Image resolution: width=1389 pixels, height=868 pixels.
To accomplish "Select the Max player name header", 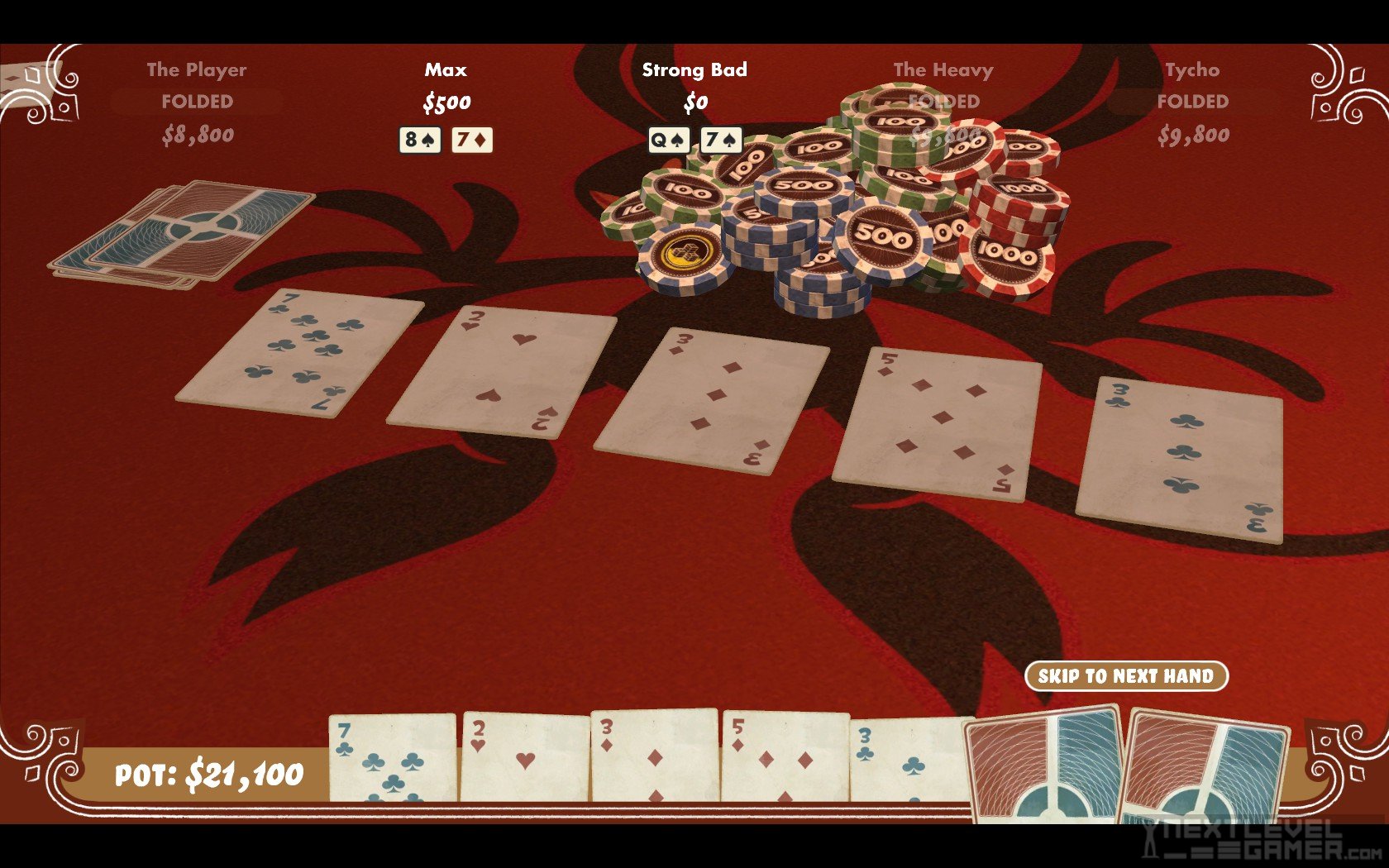I will 445,70.
